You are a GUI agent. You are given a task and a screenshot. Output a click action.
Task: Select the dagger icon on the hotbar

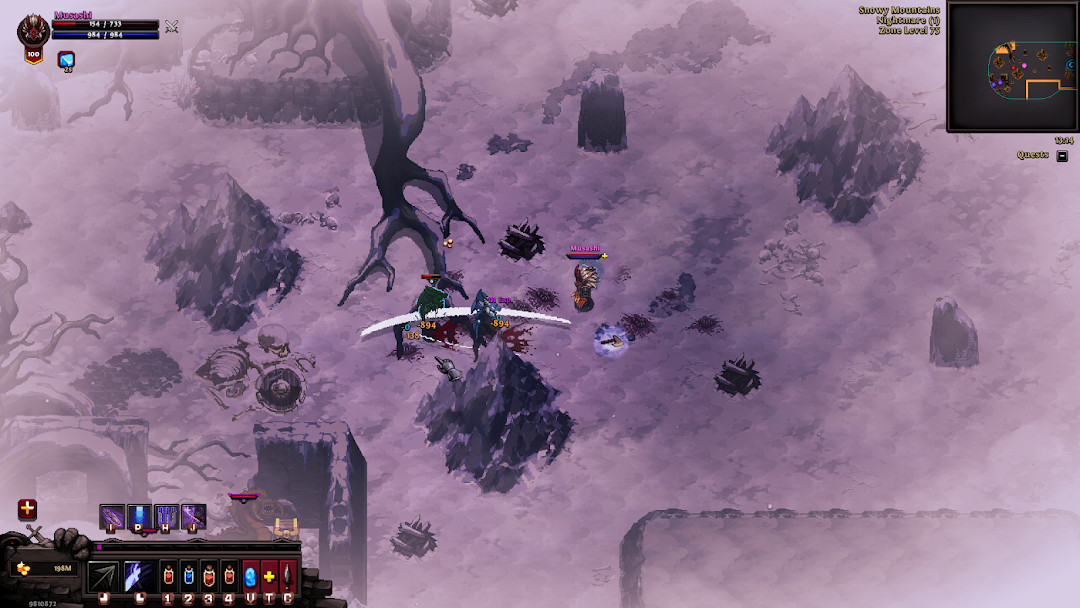click(288, 576)
